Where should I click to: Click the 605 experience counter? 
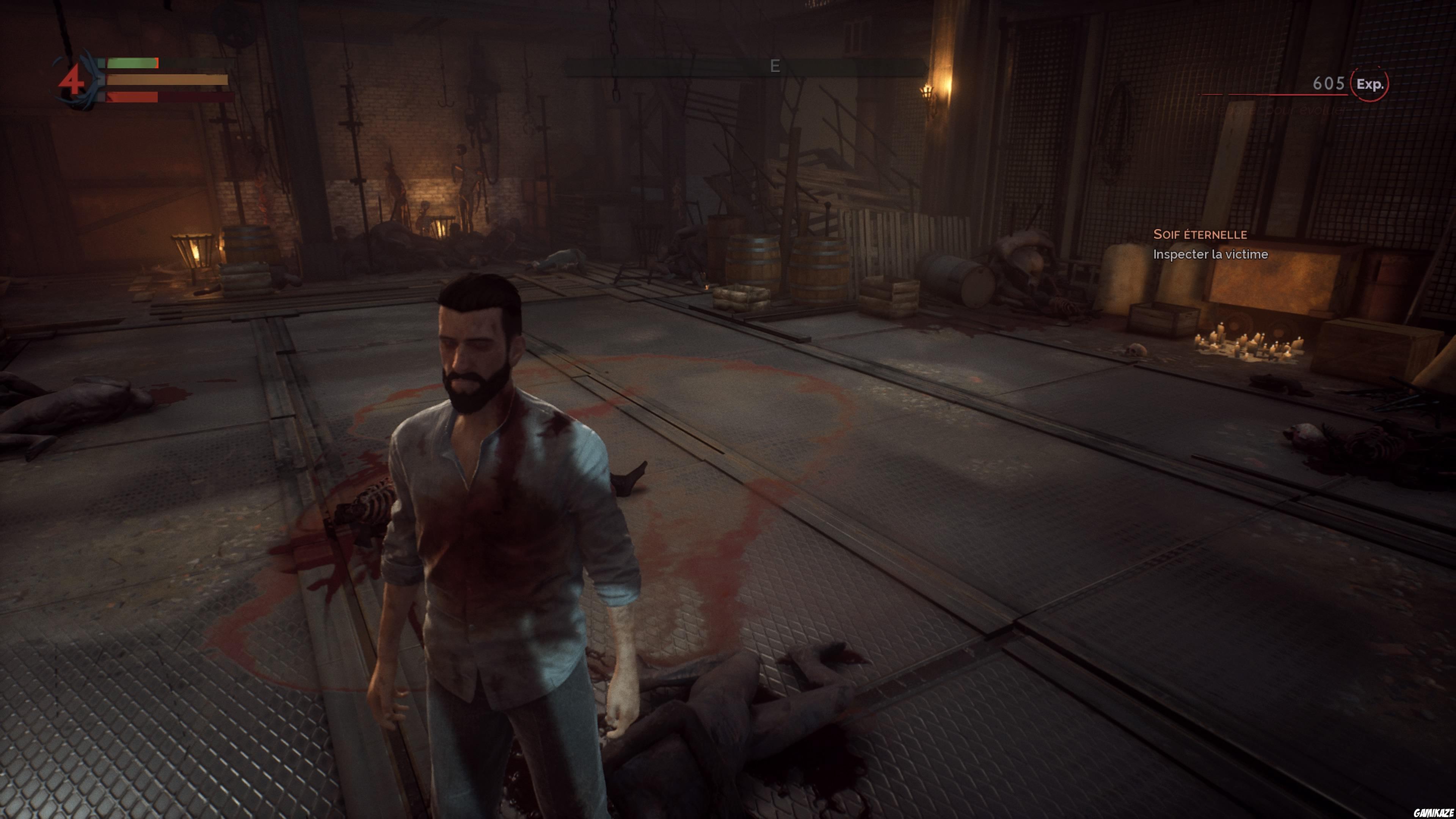point(1330,84)
